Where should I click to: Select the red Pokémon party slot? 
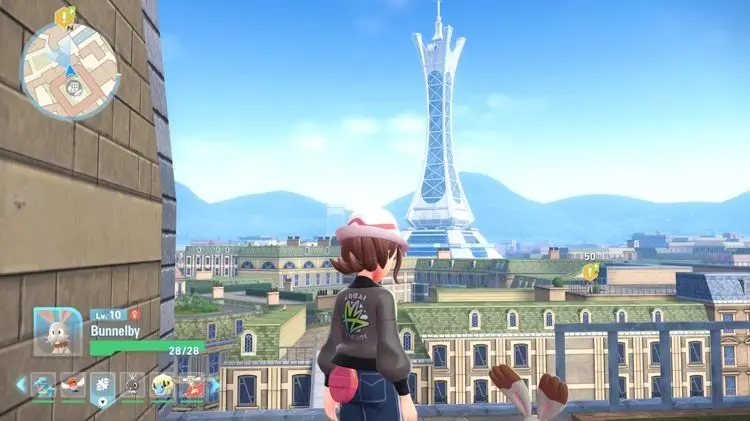191,386
